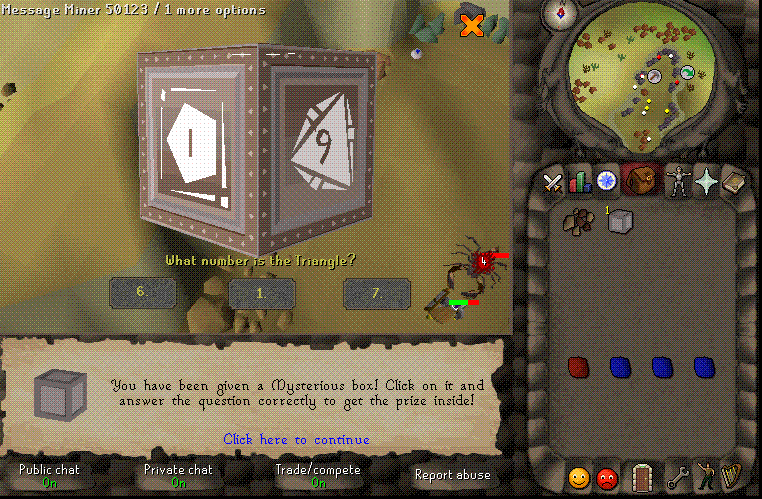
Task: Switch to the skills bar-chart tab
Action: click(x=580, y=182)
